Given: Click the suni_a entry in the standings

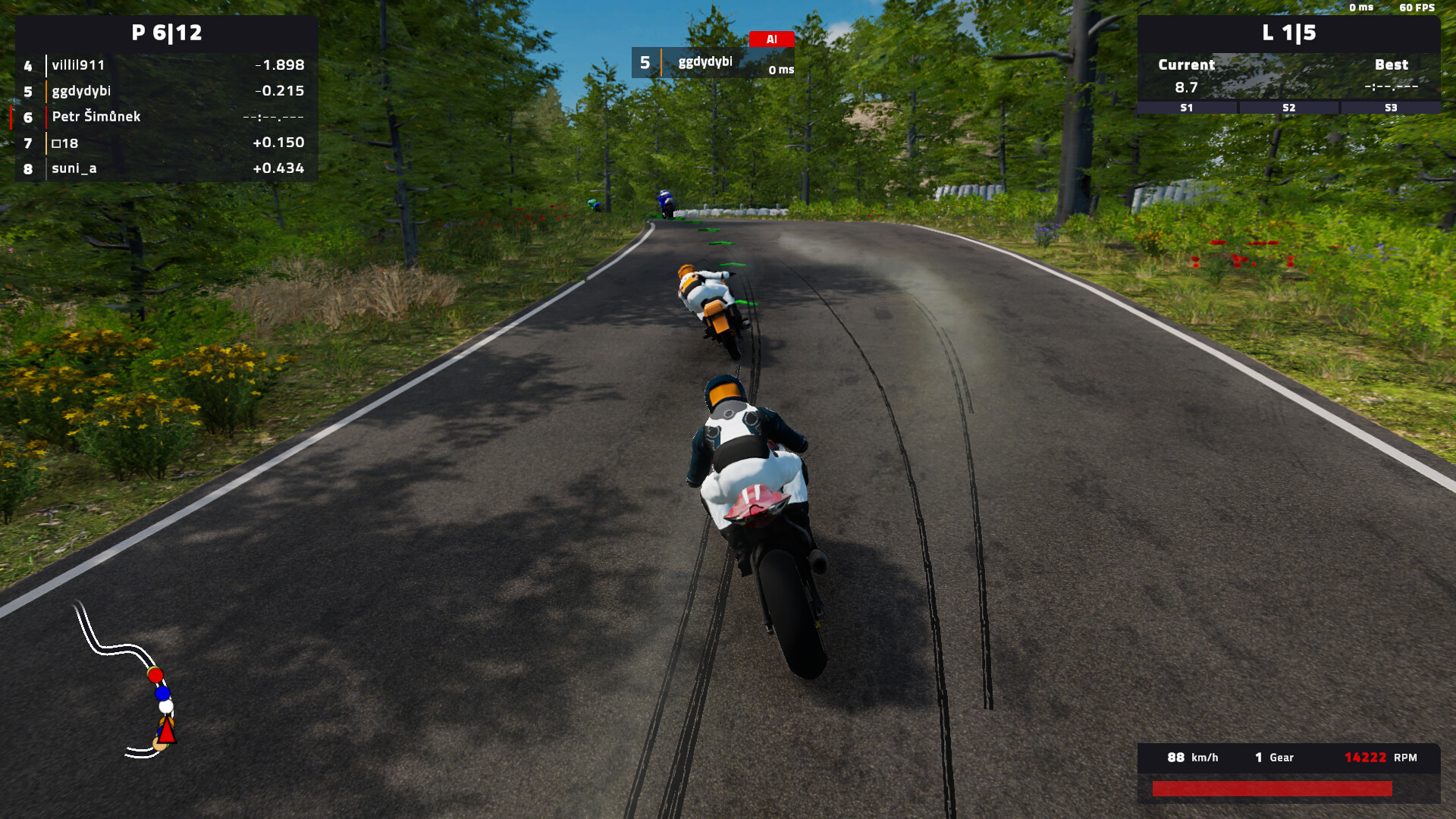Looking at the screenshot, I should [73, 168].
